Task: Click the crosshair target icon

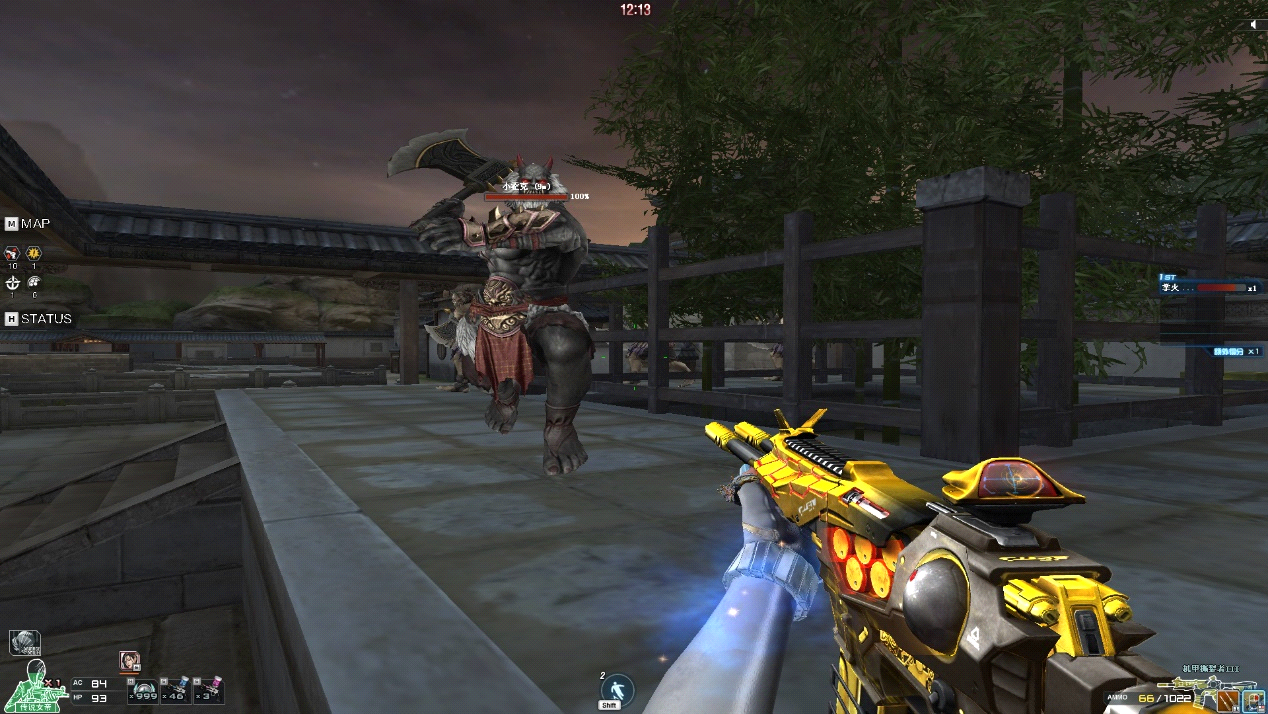Action: pyautogui.click(x=13, y=283)
